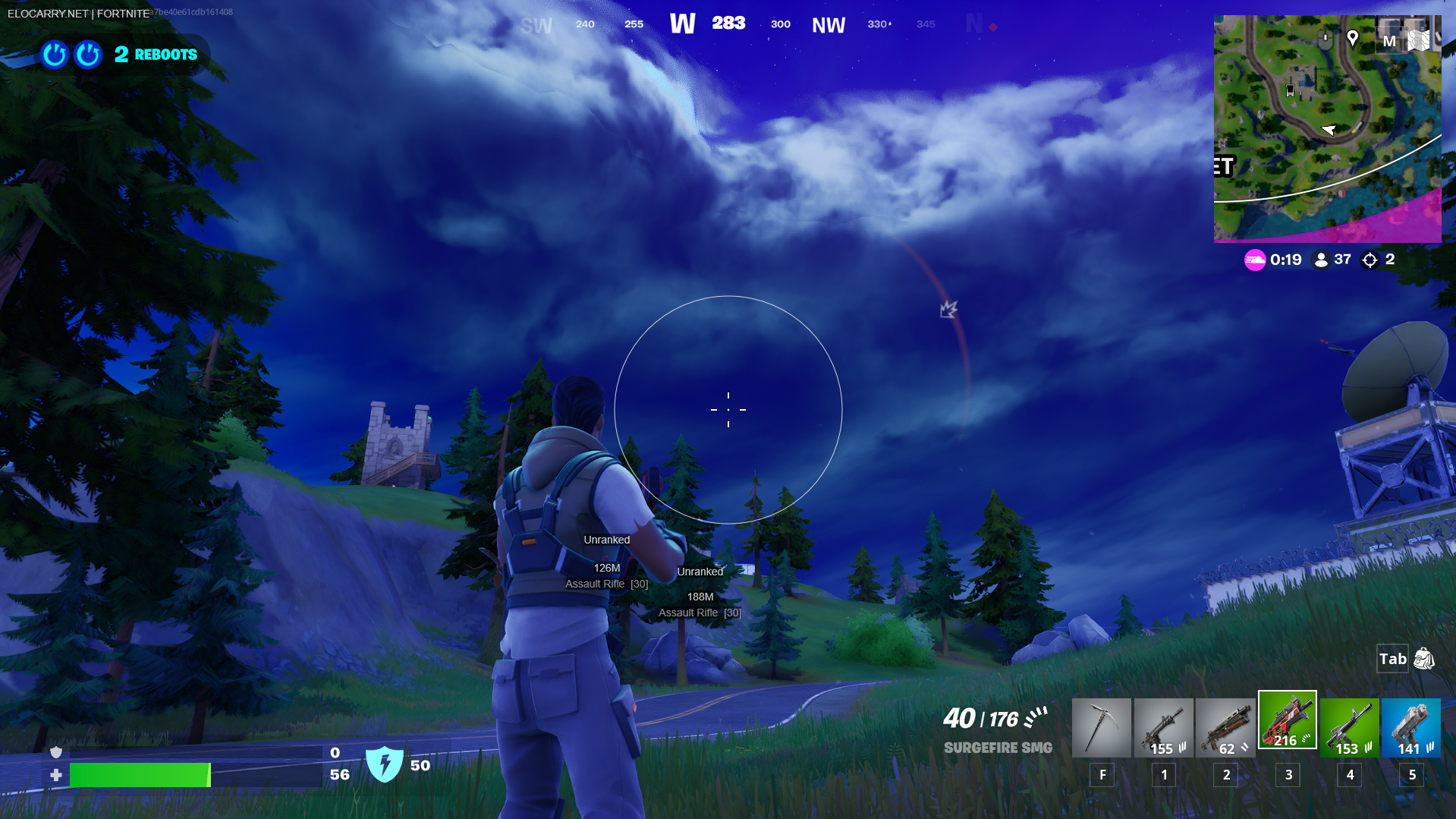Image resolution: width=1456 pixels, height=819 pixels.
Task: Select the pickaxe slot in the hotbar
Action: point(1101,728)
